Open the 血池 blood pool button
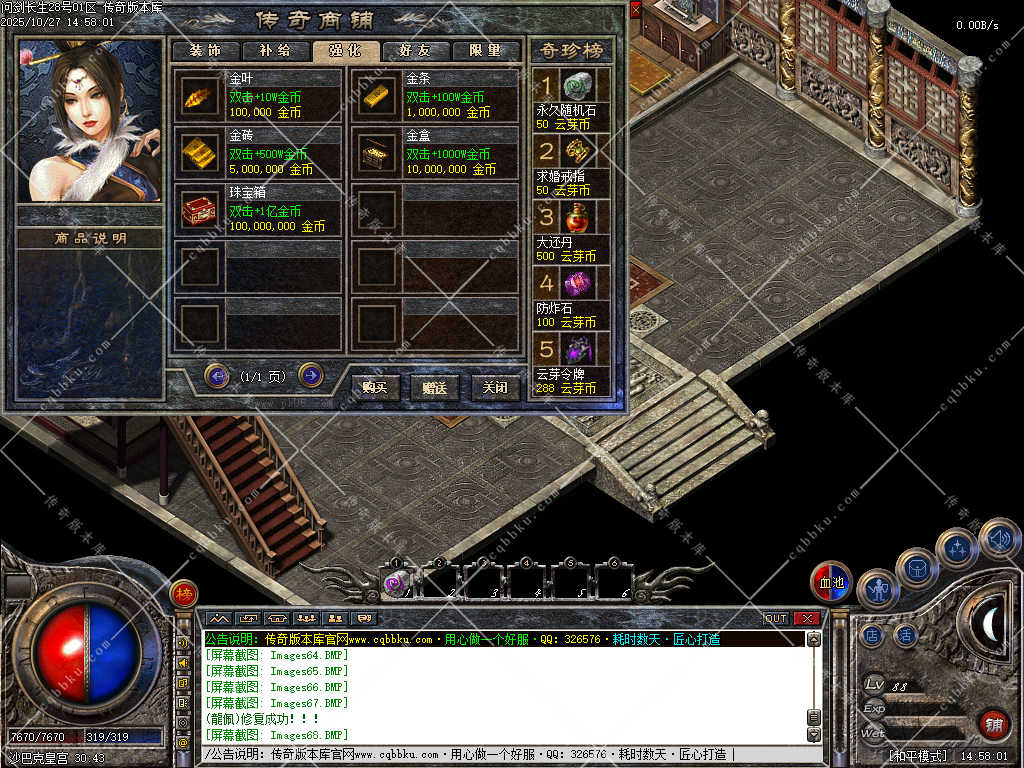 point(831,582)
